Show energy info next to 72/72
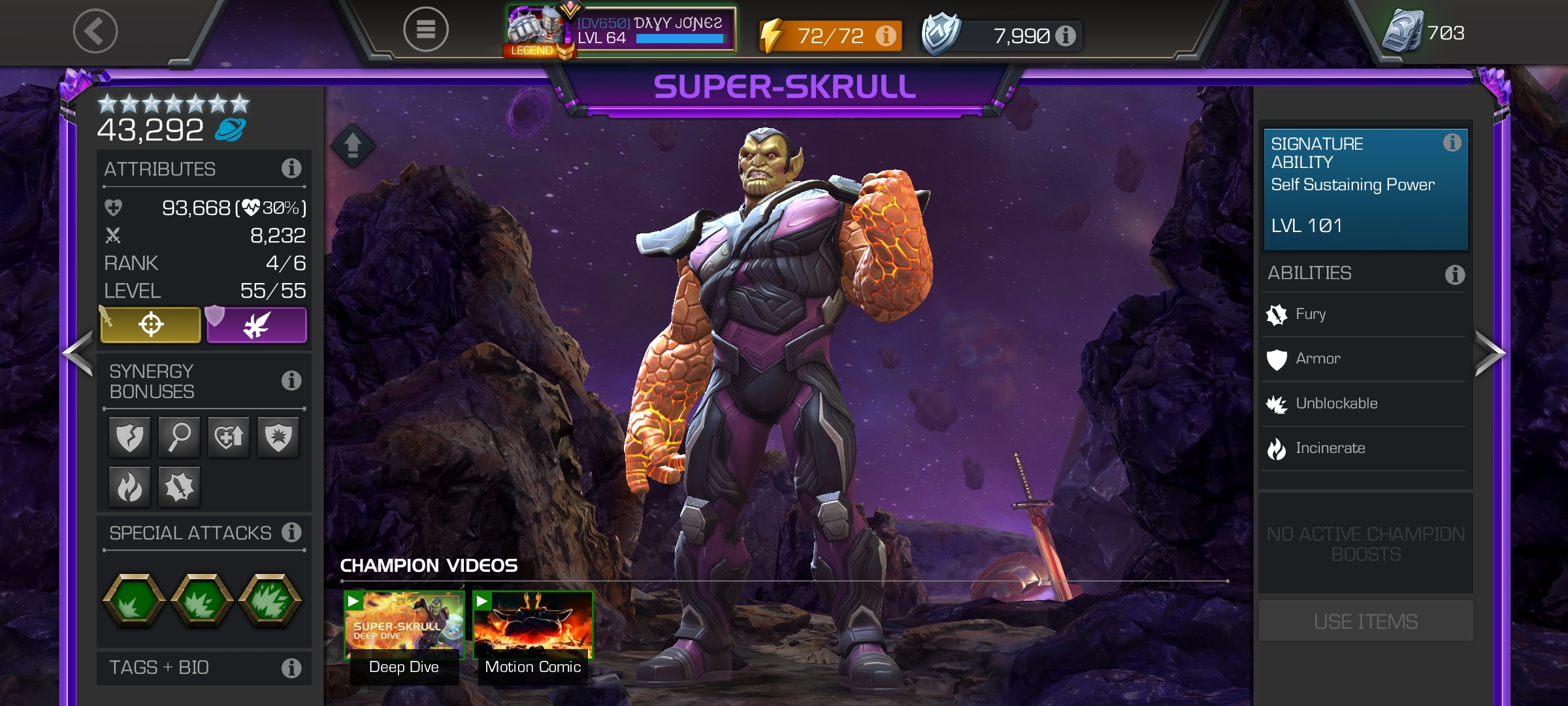 tap(886, 35)
